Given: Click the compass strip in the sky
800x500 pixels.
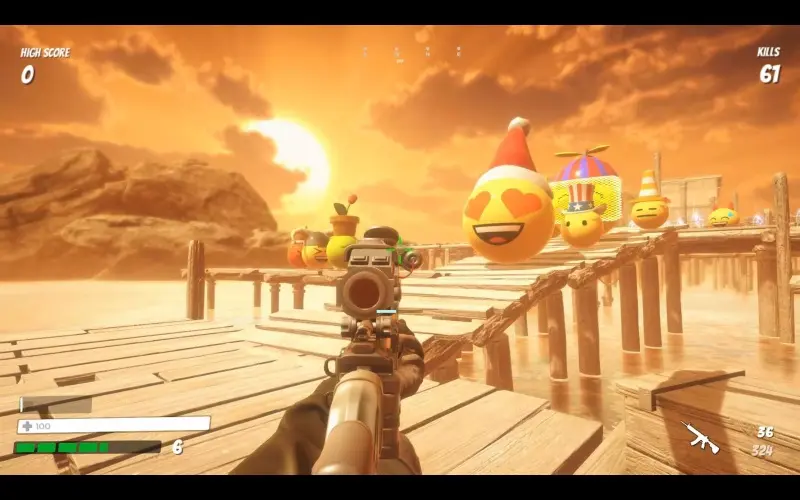Looking at the screenshot, I should (x=412, y=51).
